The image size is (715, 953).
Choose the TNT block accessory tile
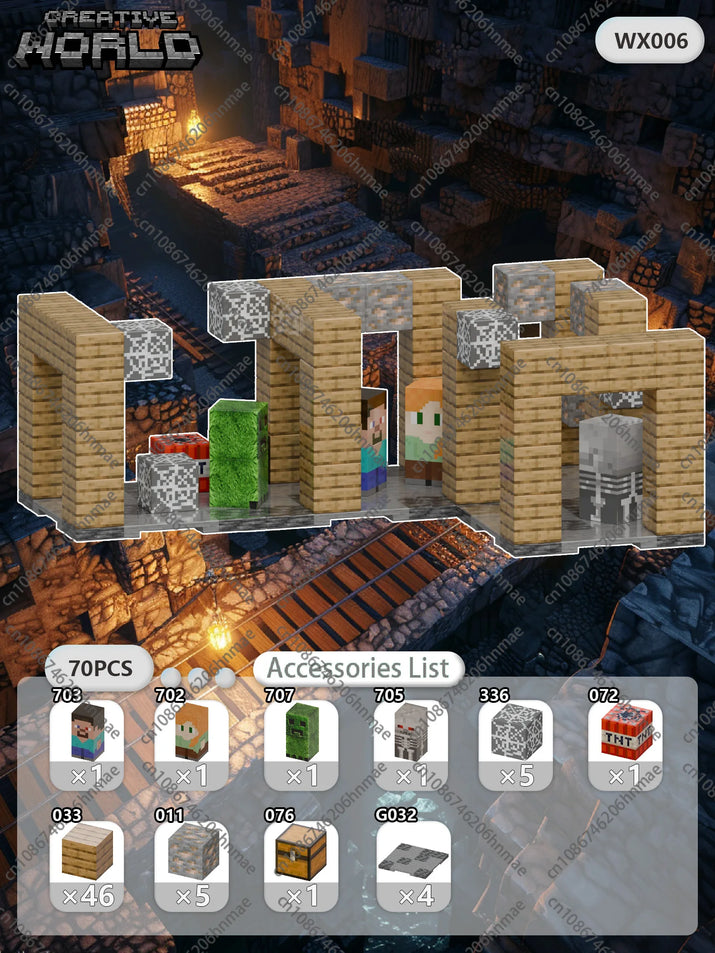[626, 744]
